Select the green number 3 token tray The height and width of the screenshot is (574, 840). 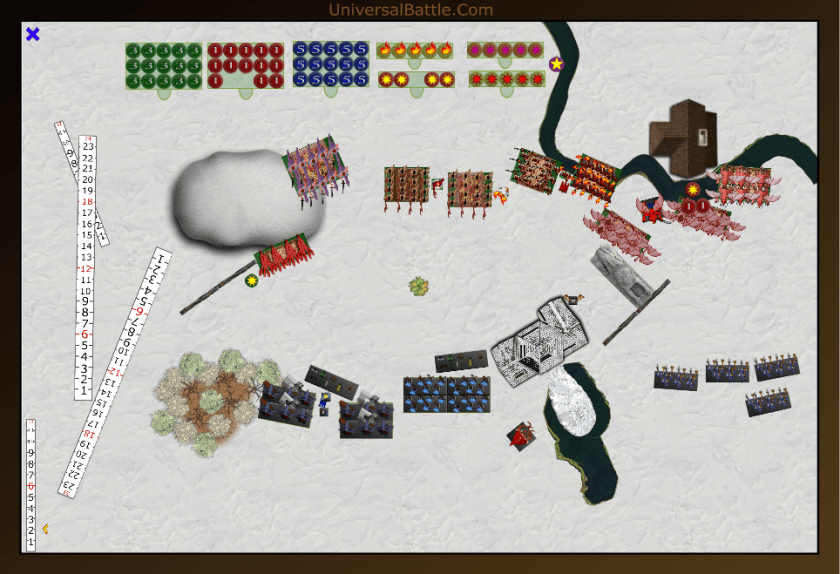tap(163, 65)
